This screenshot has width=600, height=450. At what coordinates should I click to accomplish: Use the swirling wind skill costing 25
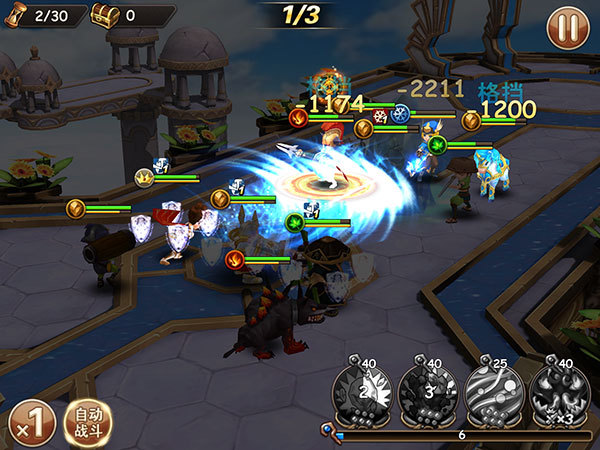coord(493,393)
